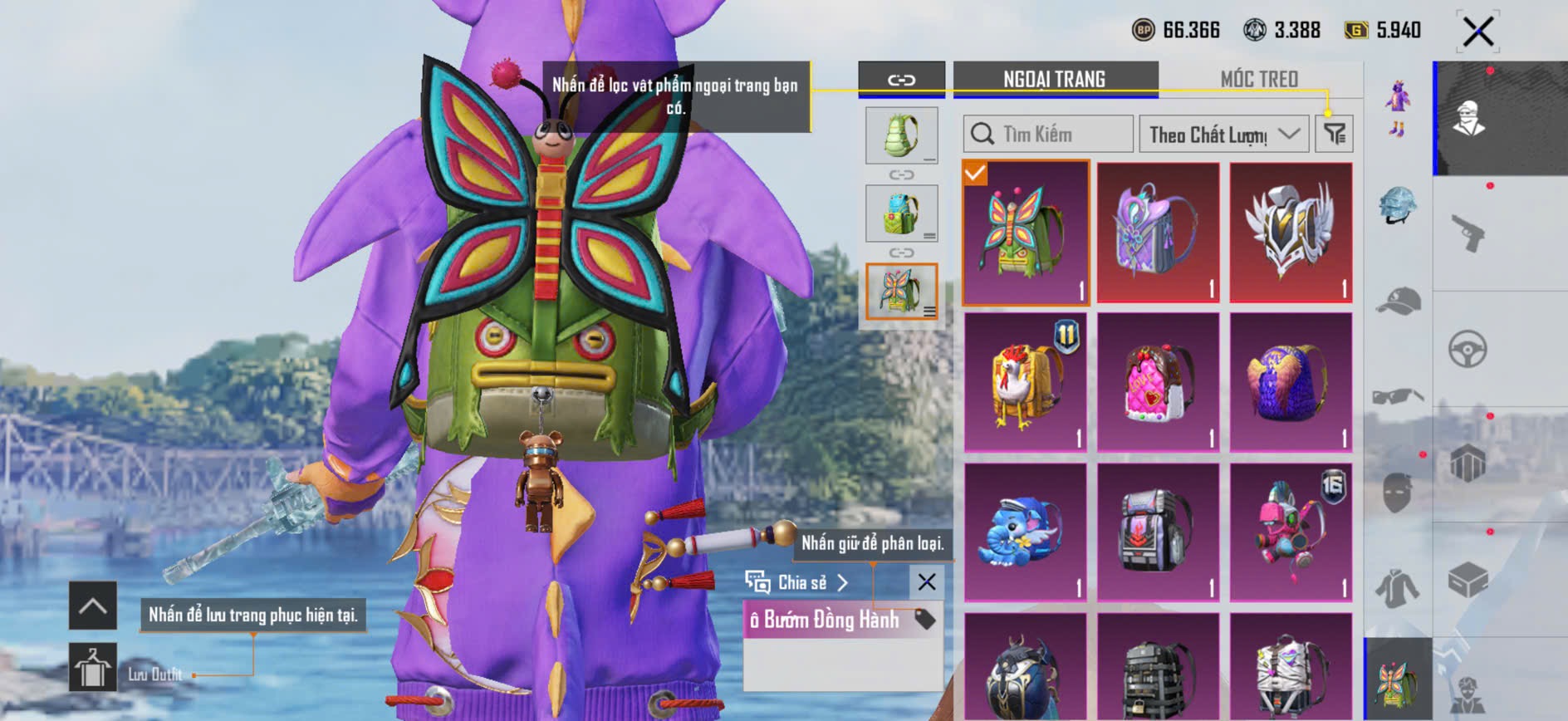Switch to the Móc Treo tab
1568x721 pixels.
coord(1258,79)
